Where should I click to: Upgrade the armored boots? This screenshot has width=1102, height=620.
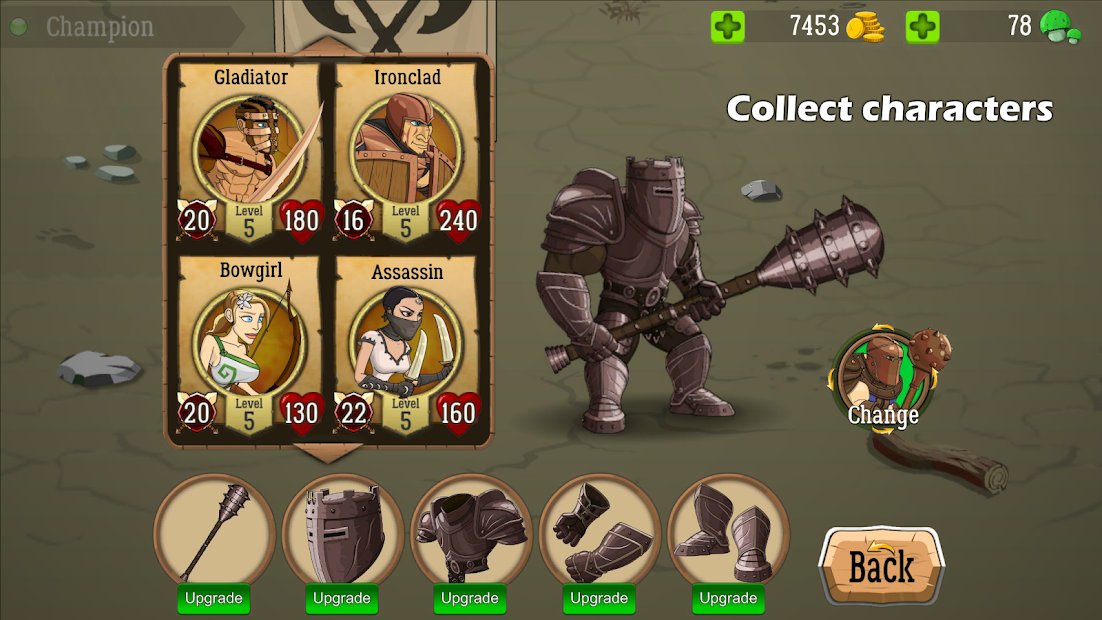[727, 599]
